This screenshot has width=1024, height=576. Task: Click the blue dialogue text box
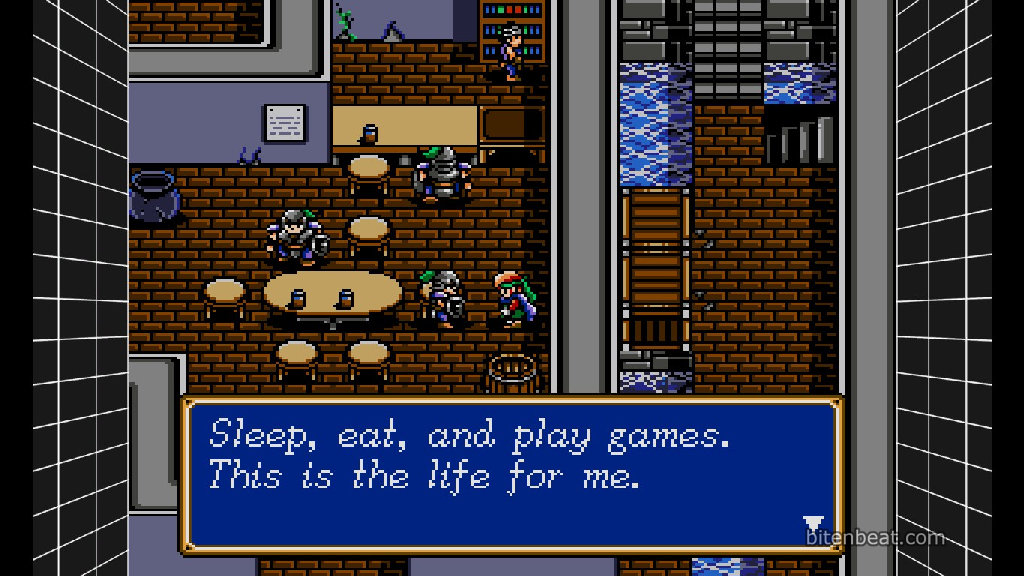pos(511,474)
